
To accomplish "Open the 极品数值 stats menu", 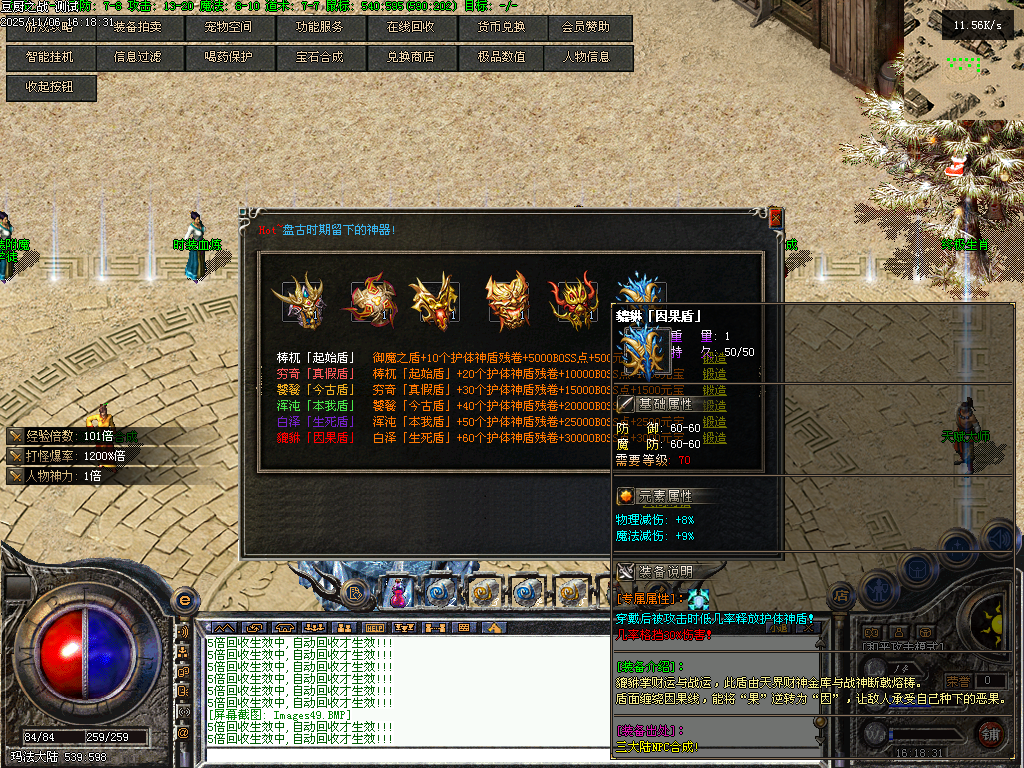I will coord(501,57).
